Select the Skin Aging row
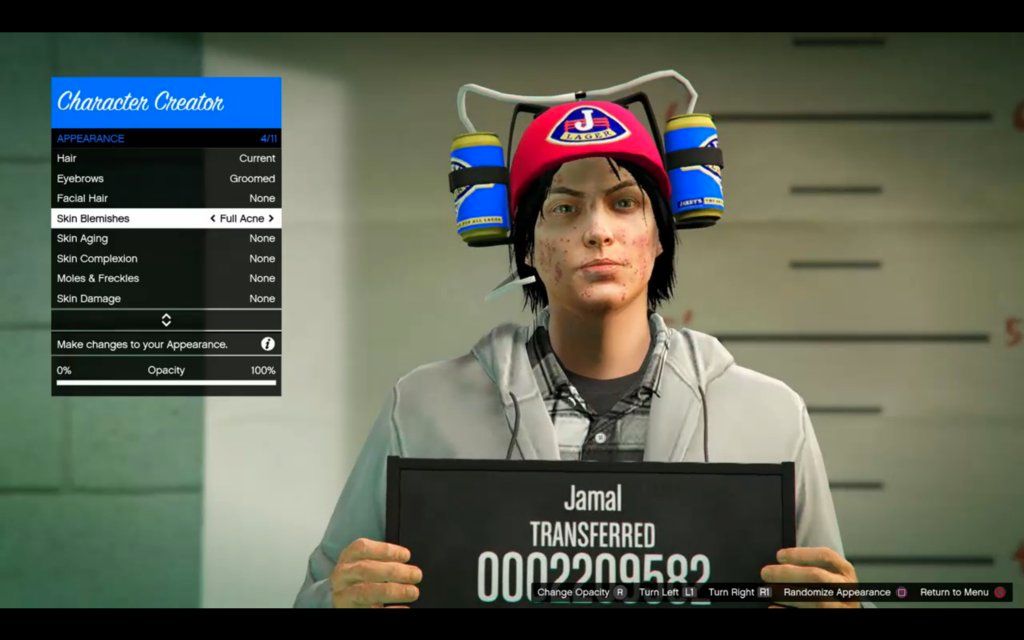Image resolution: width=1024 pixels, height=640 pixels. click(166, 238)
